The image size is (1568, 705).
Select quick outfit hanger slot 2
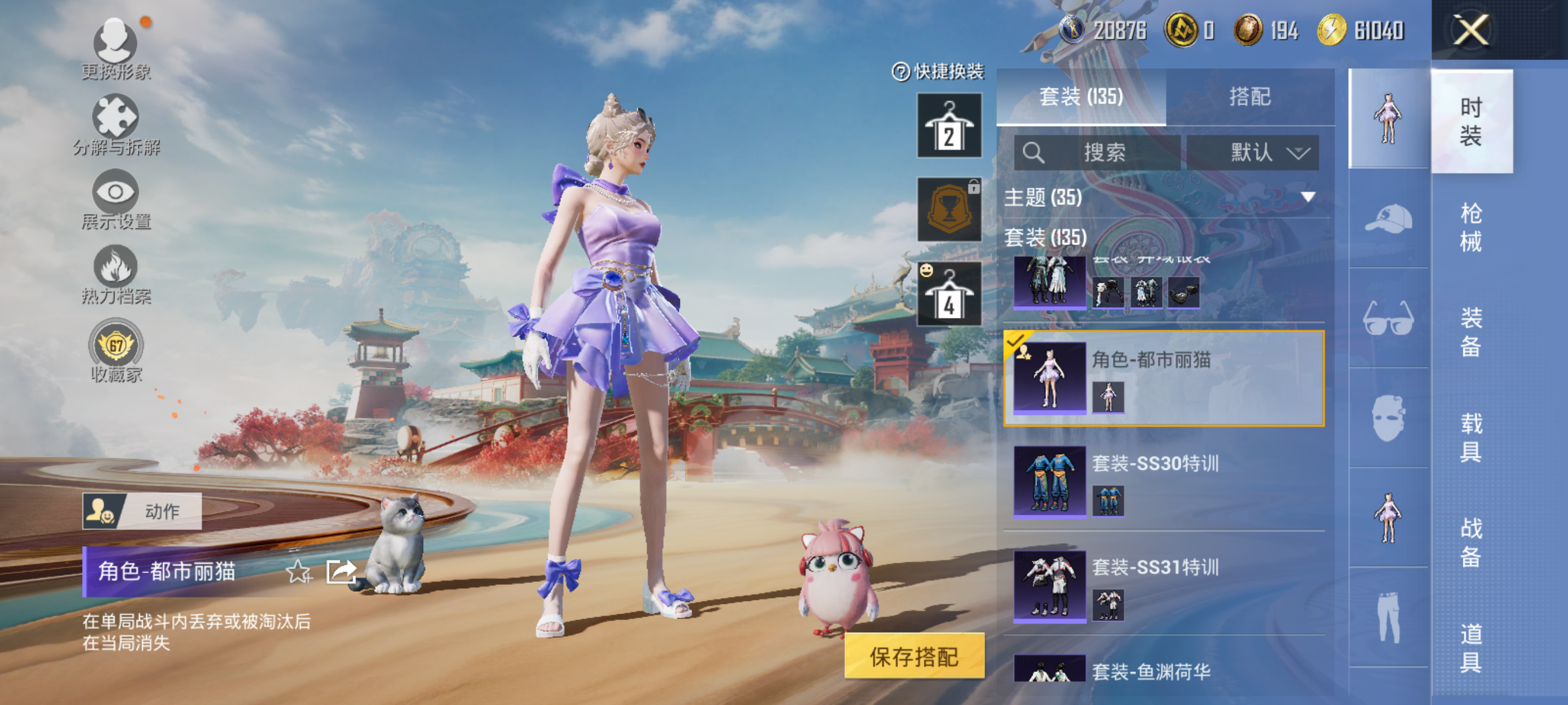tap(949, 126)
